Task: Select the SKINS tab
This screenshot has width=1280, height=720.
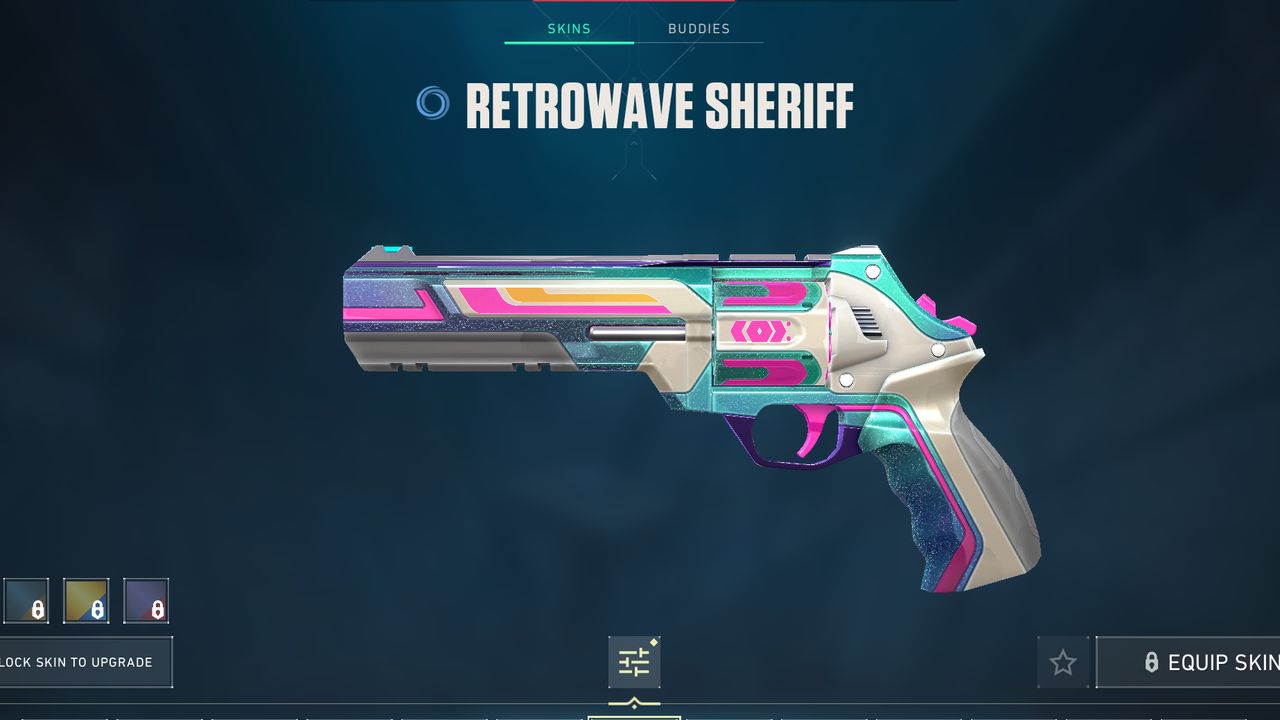Action: [x=568, y=28]
